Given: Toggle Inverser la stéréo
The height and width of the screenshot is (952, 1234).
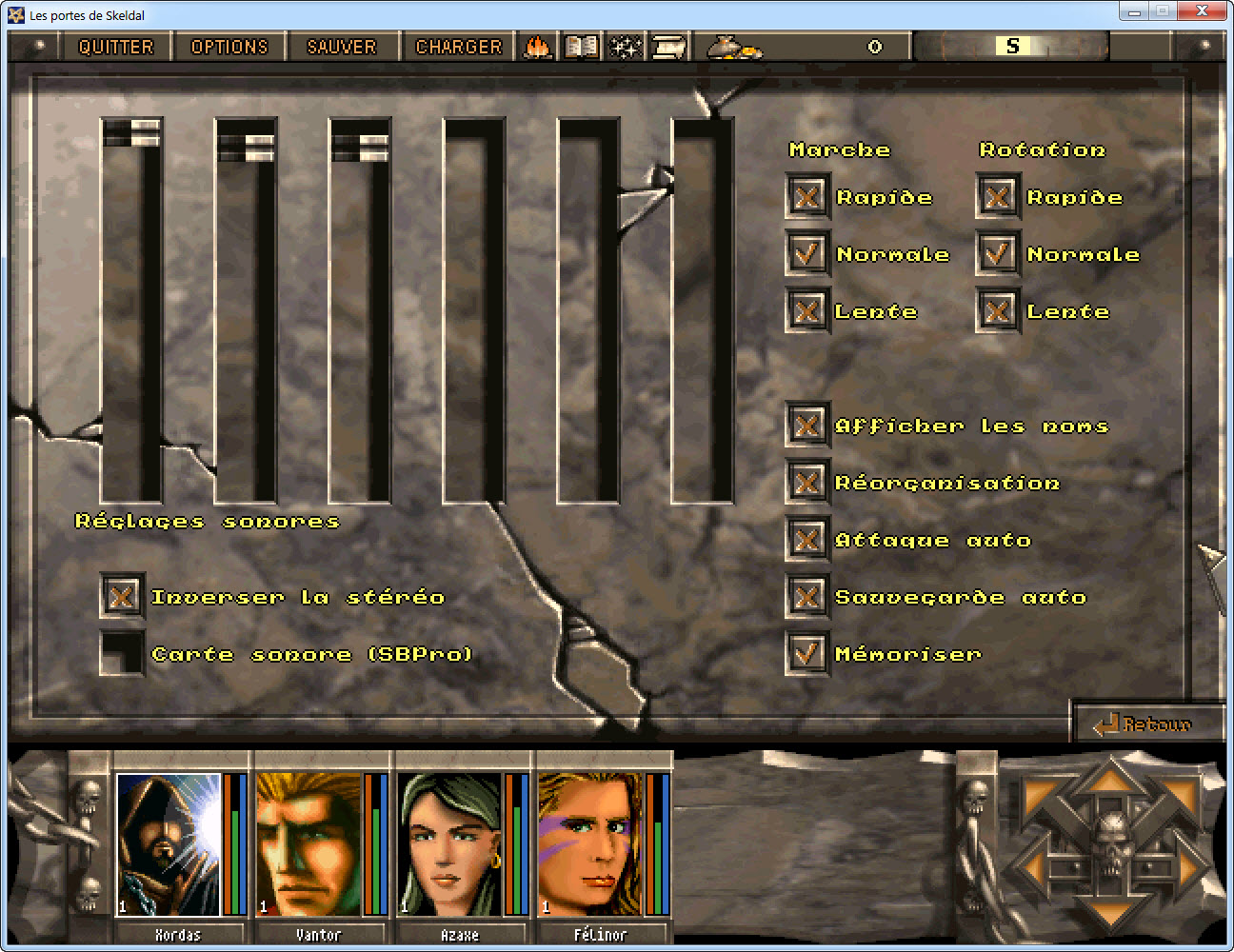Looking at the screenshot, I should tap(122, 597).
